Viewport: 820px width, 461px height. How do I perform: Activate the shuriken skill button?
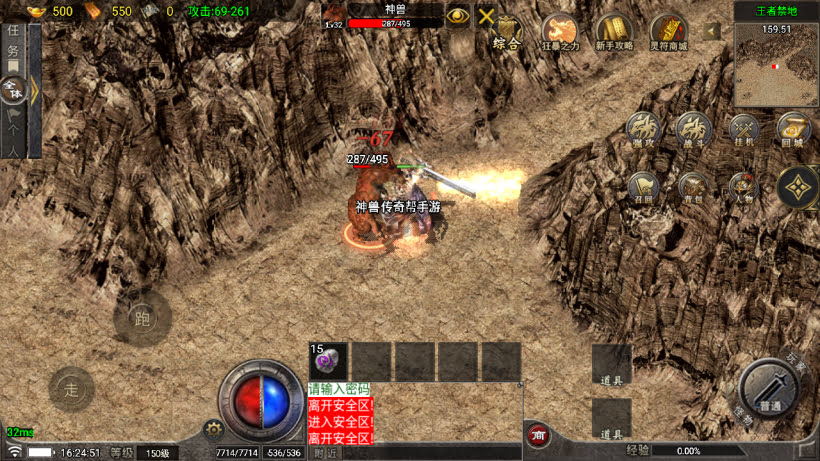tap(797, 187)
